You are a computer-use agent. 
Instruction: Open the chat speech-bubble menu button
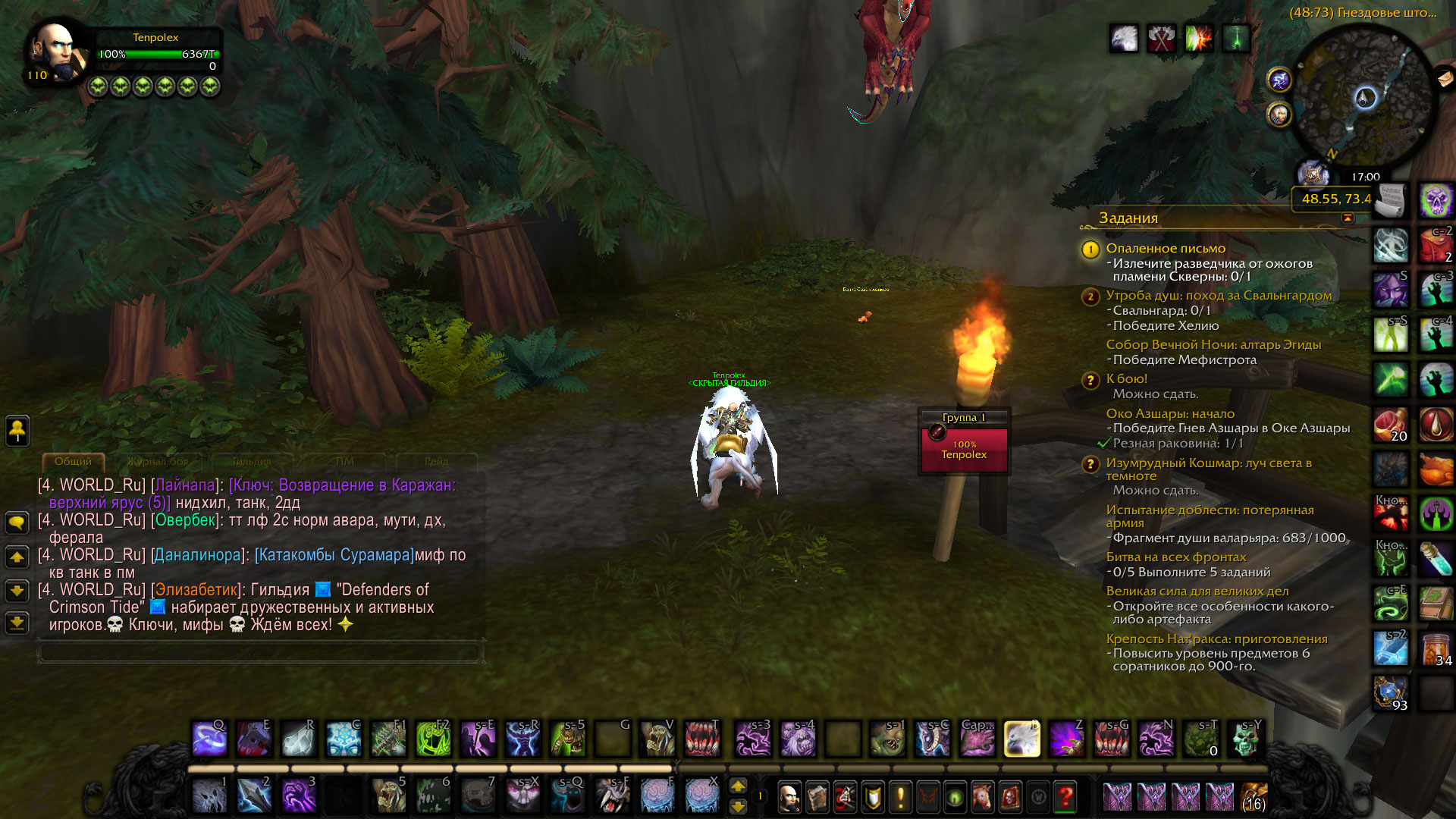pos(17,522)
